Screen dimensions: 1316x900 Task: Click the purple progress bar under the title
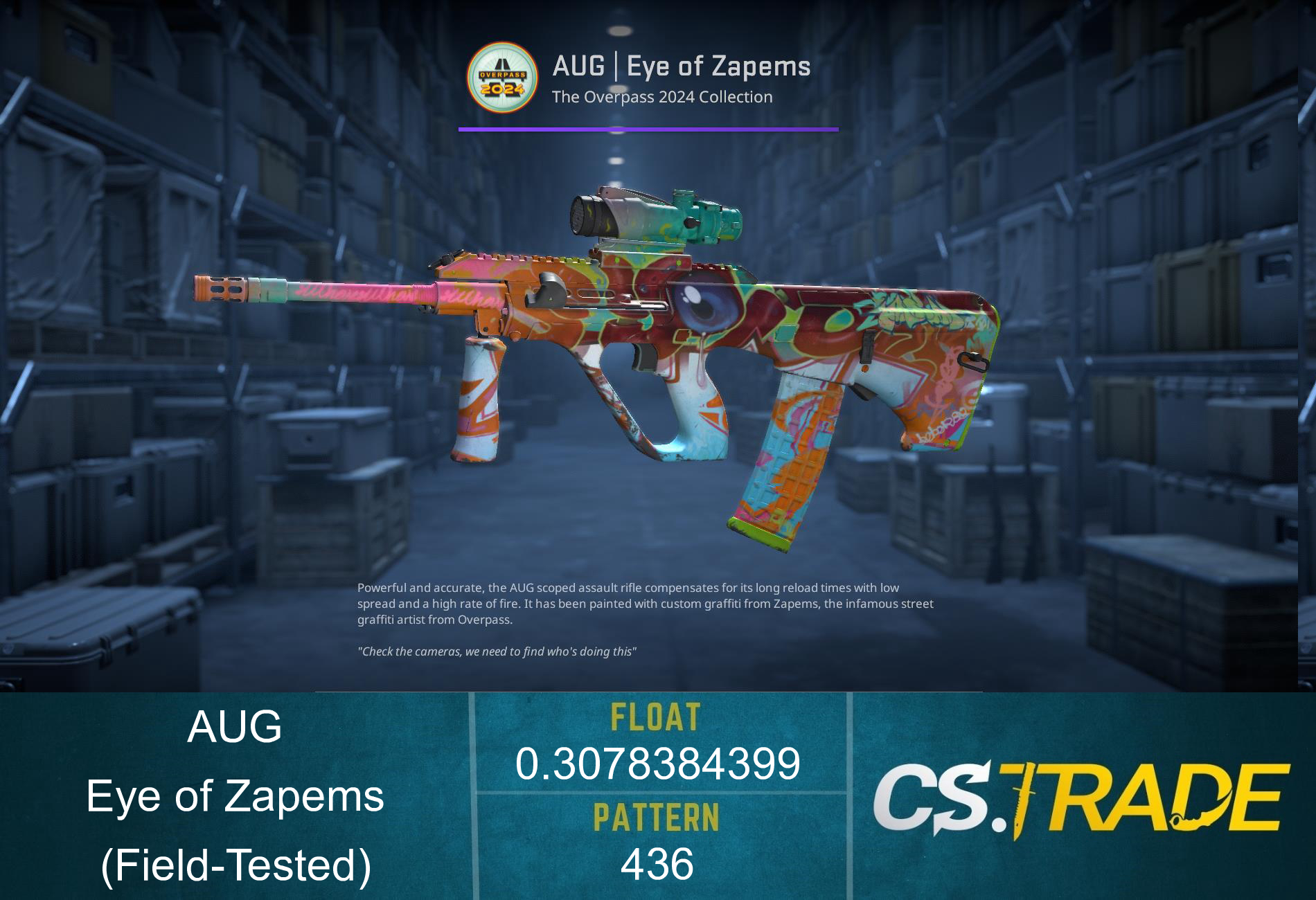(x=648, y=128)
